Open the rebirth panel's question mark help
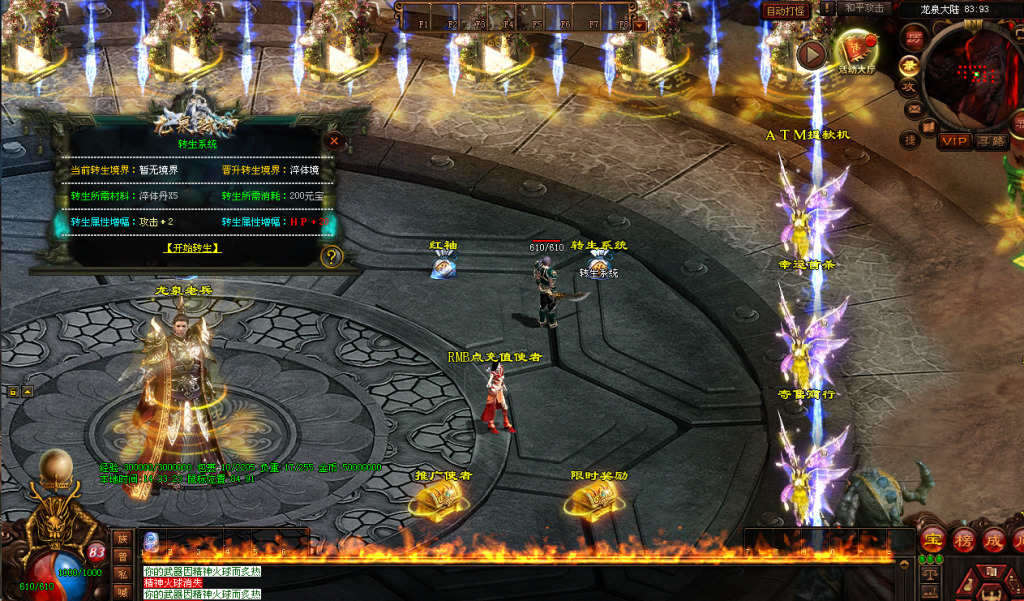 pyautogui.click(x=332, y=257)
